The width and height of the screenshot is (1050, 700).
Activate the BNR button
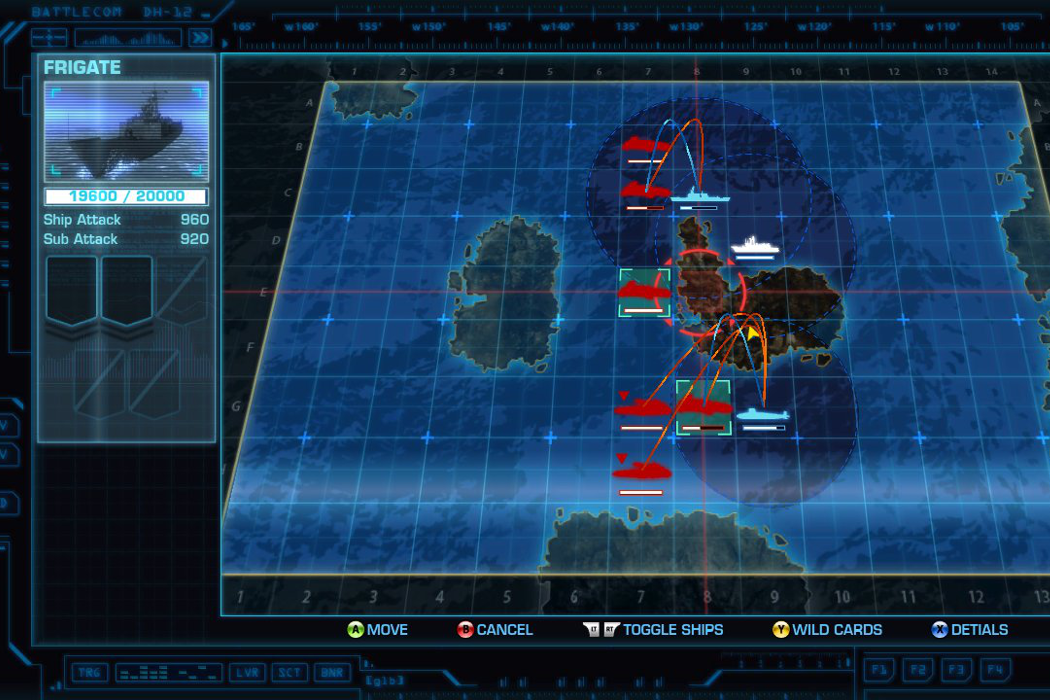pos(331,672)
